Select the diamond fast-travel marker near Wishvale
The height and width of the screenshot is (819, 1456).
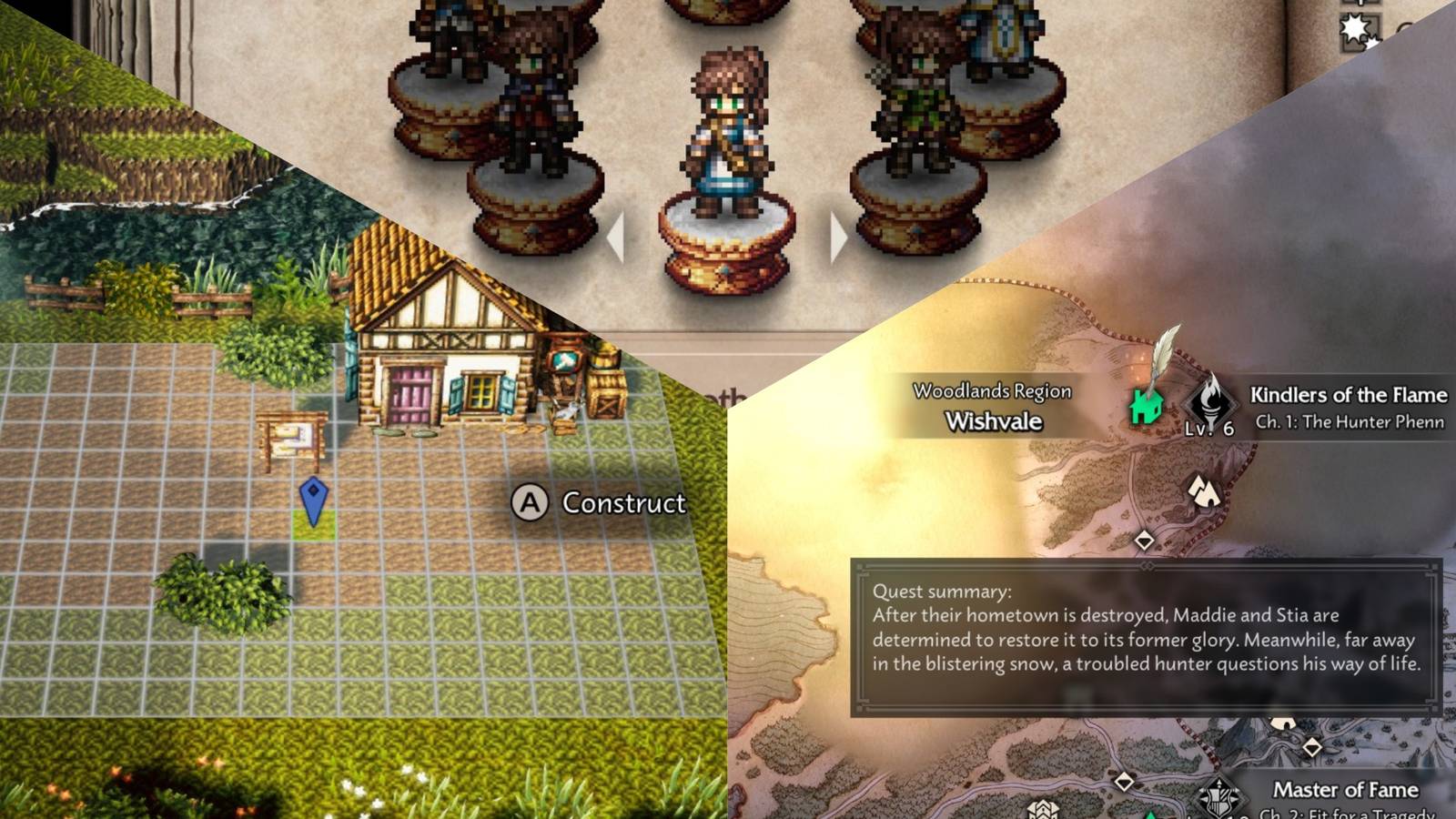click(x=1144, y=541)
